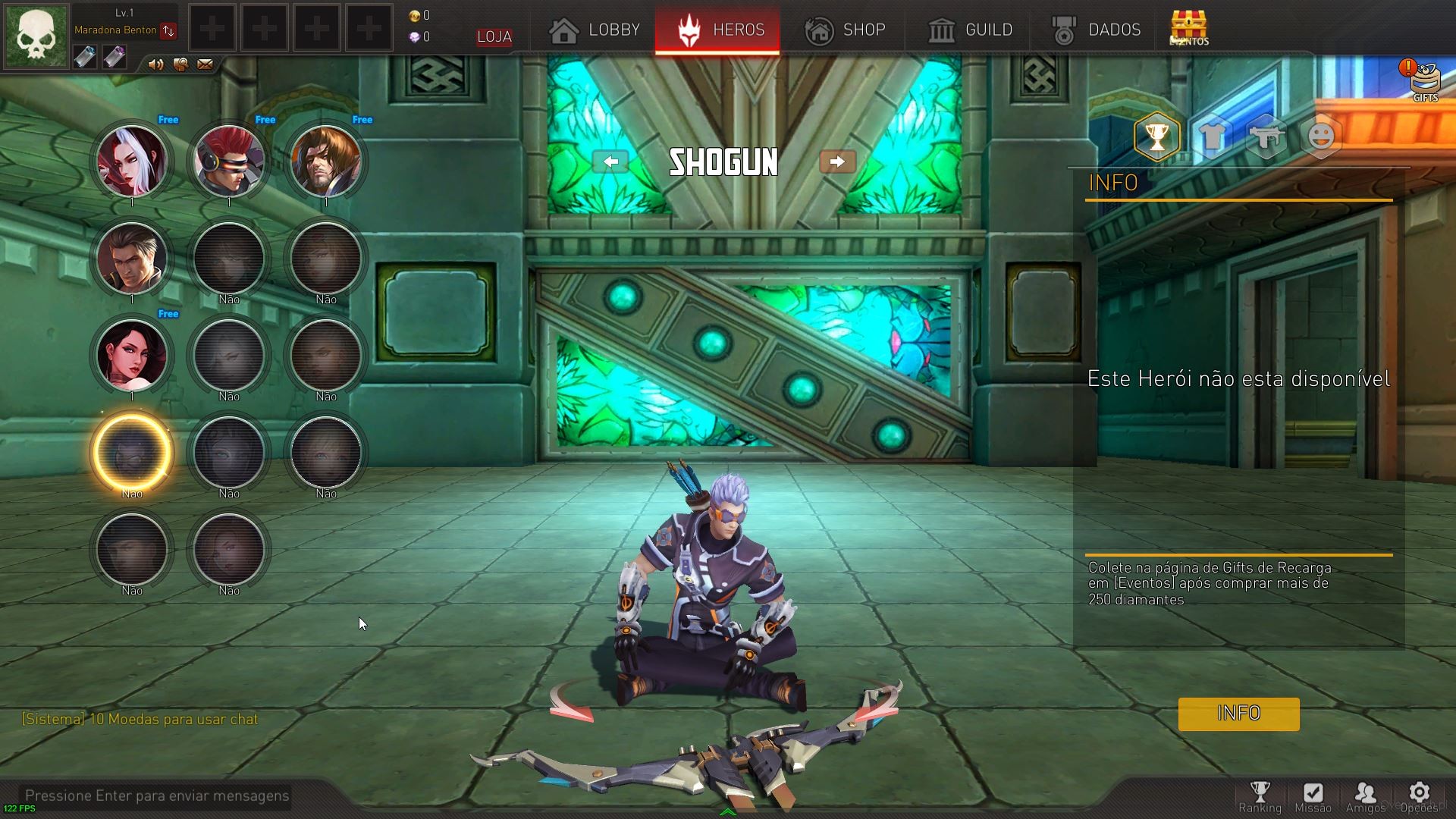The image size is (1456, 819).
Task: Open the Eventos treasure chest
Action: [x=1188, y=28]
